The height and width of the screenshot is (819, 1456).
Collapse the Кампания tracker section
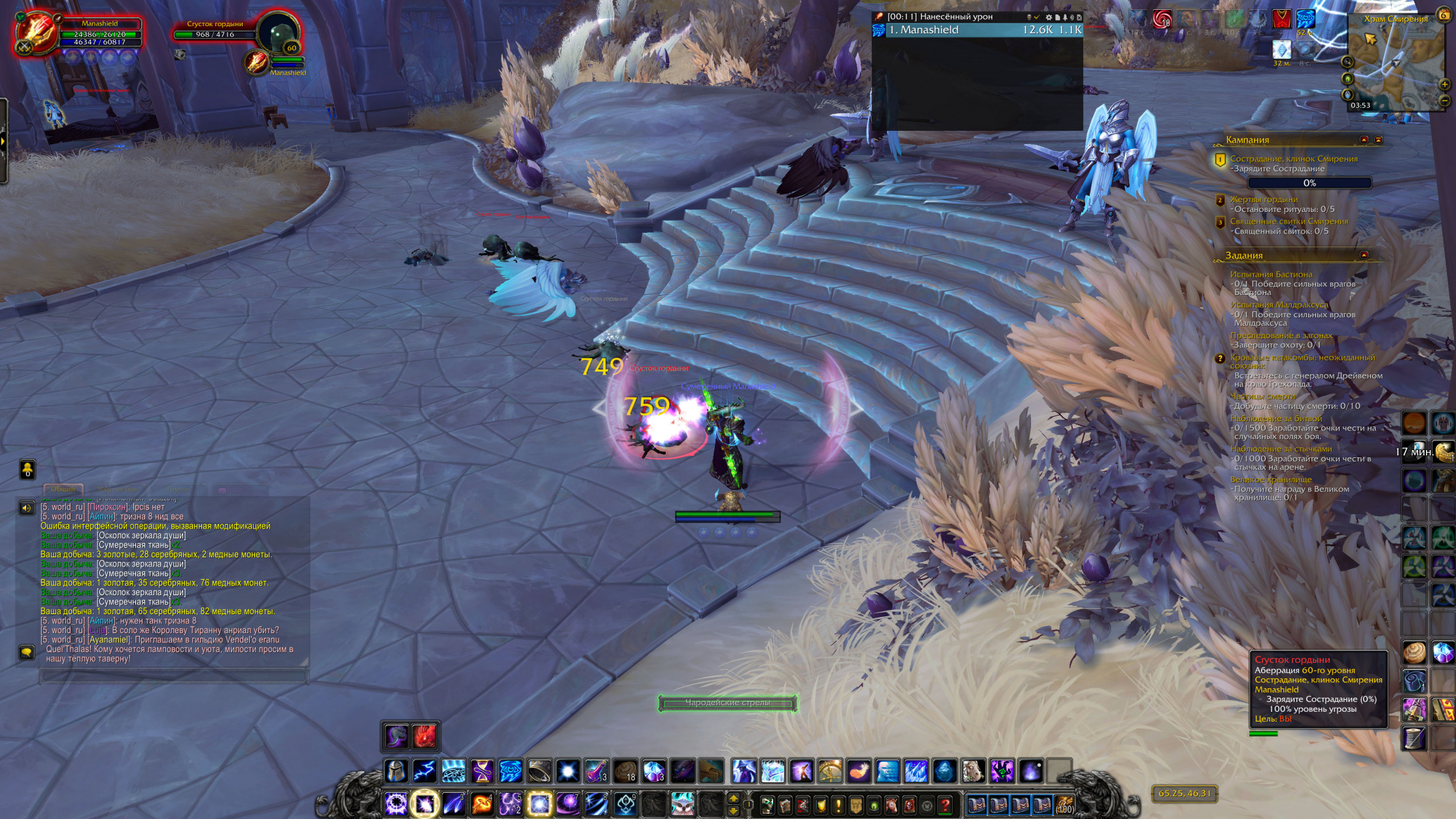(x=1364, y=139)
